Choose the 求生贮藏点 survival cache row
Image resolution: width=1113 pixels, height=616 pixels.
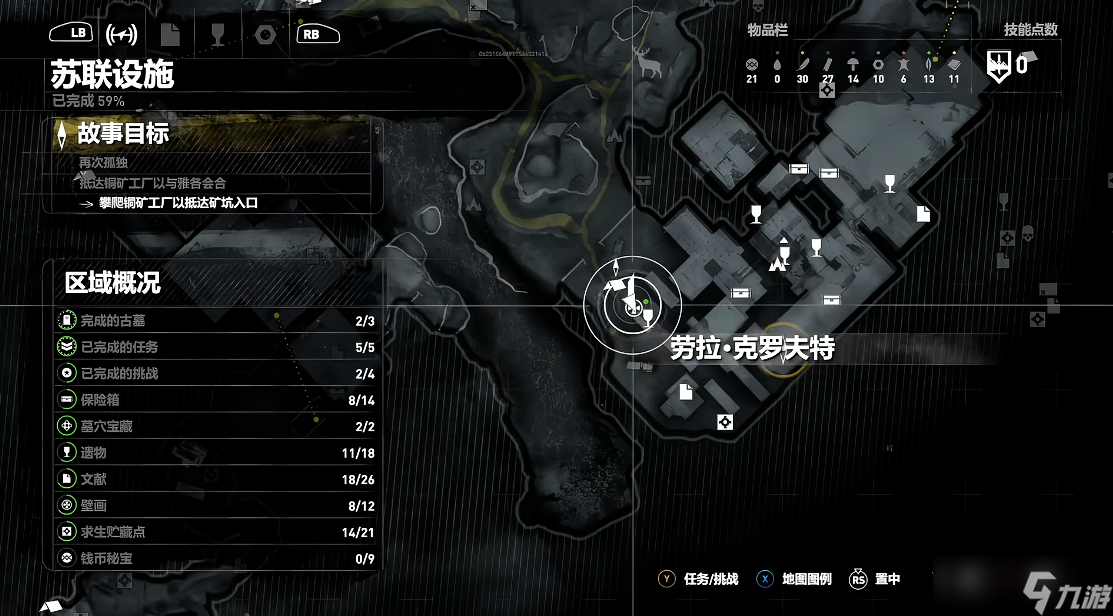(x=213, y=532)
